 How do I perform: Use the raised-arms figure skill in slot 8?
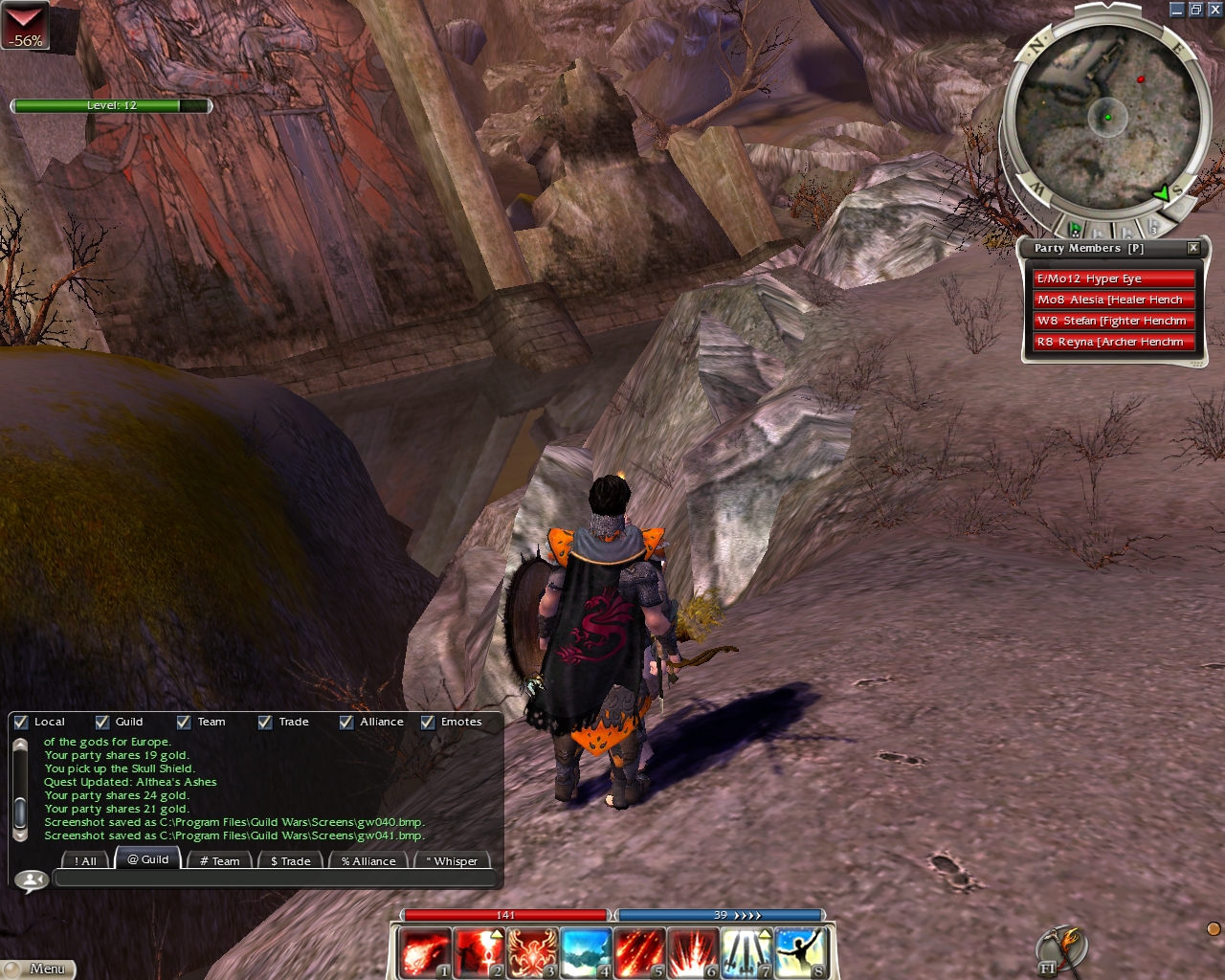pos(800,952)
